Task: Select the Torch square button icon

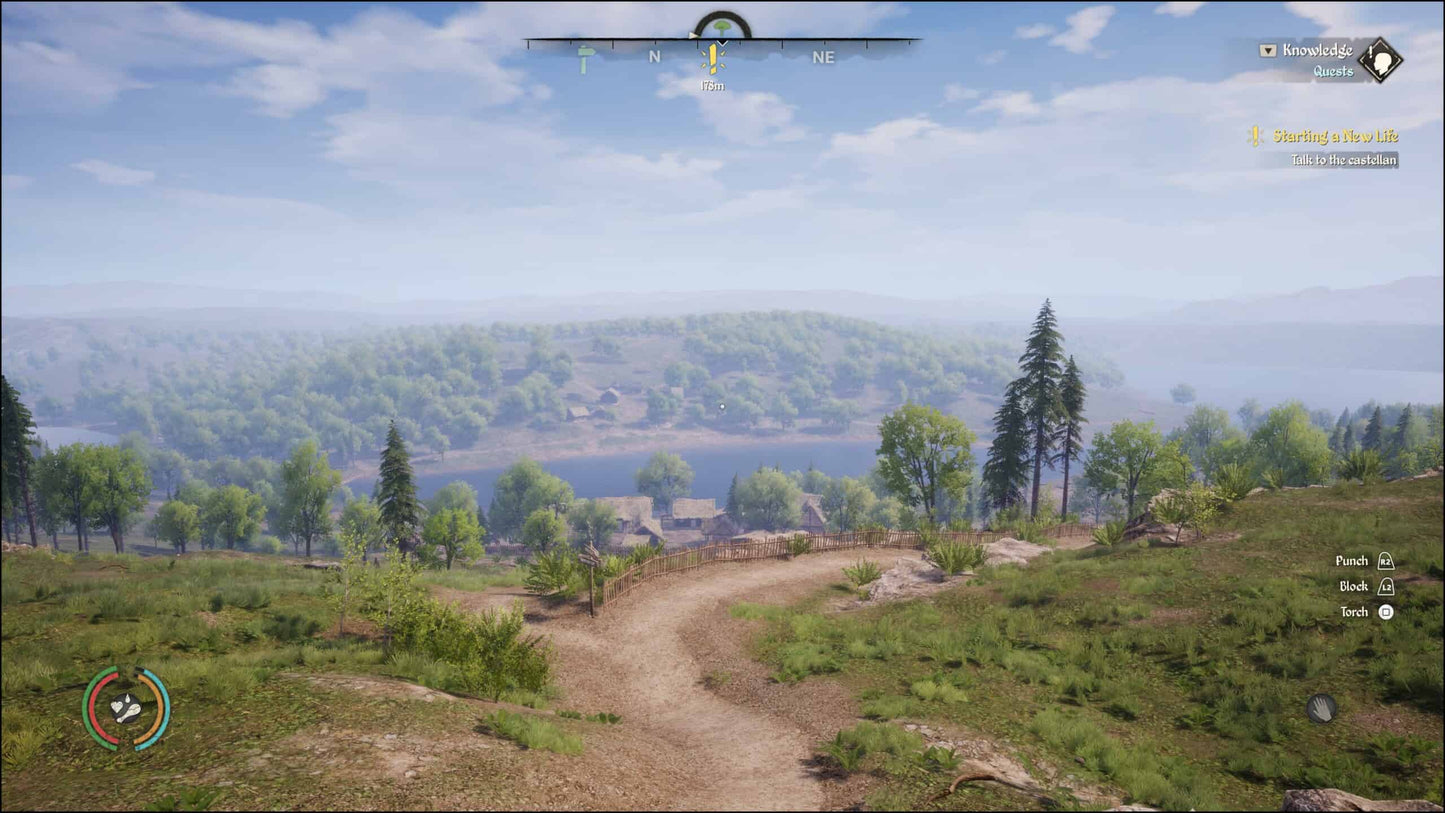Action: [x=1388, y=611]
